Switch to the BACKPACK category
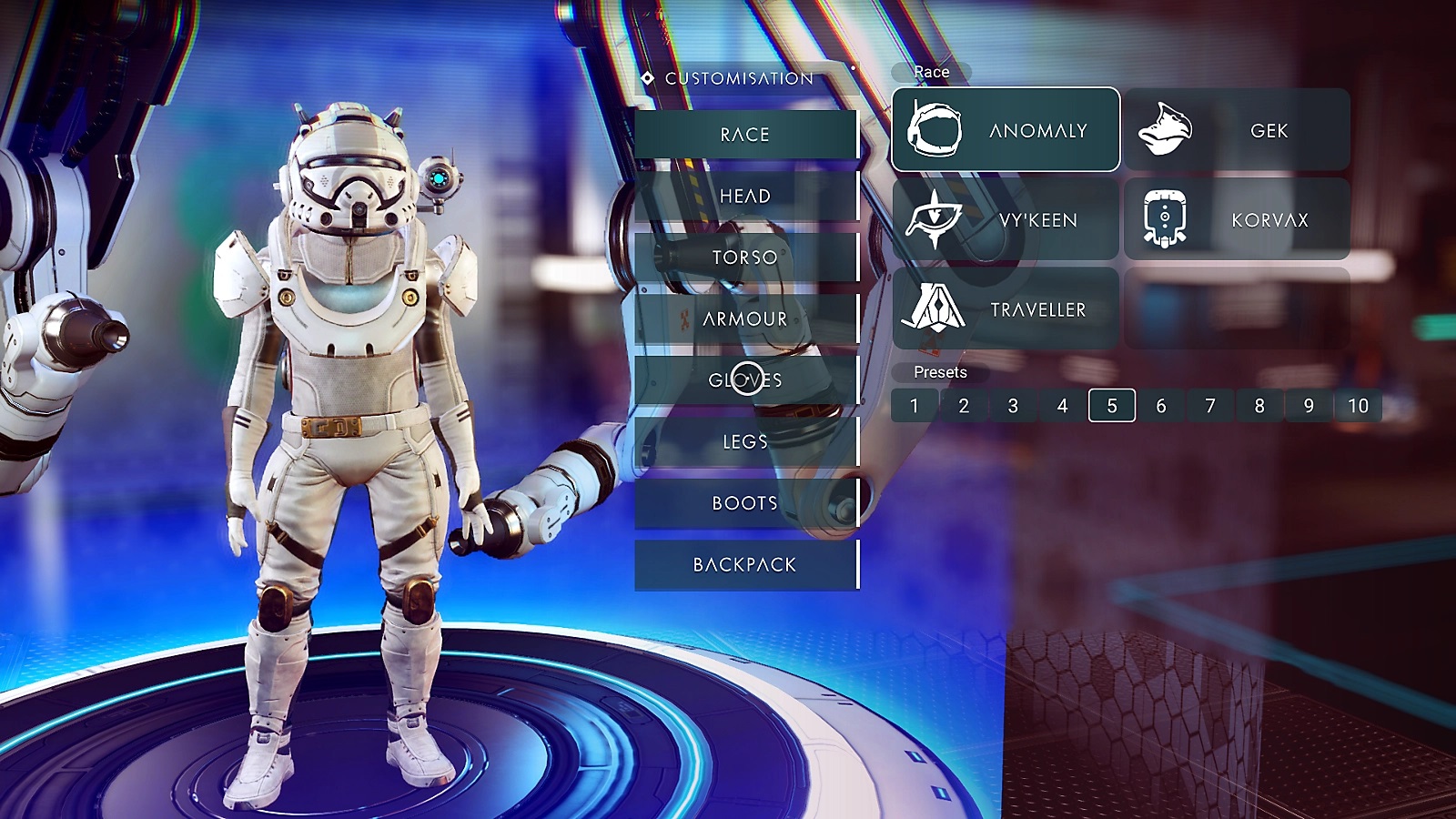The height and width of the screenshot is (819, 1456). pyautogui.click(x=744, y=564)
